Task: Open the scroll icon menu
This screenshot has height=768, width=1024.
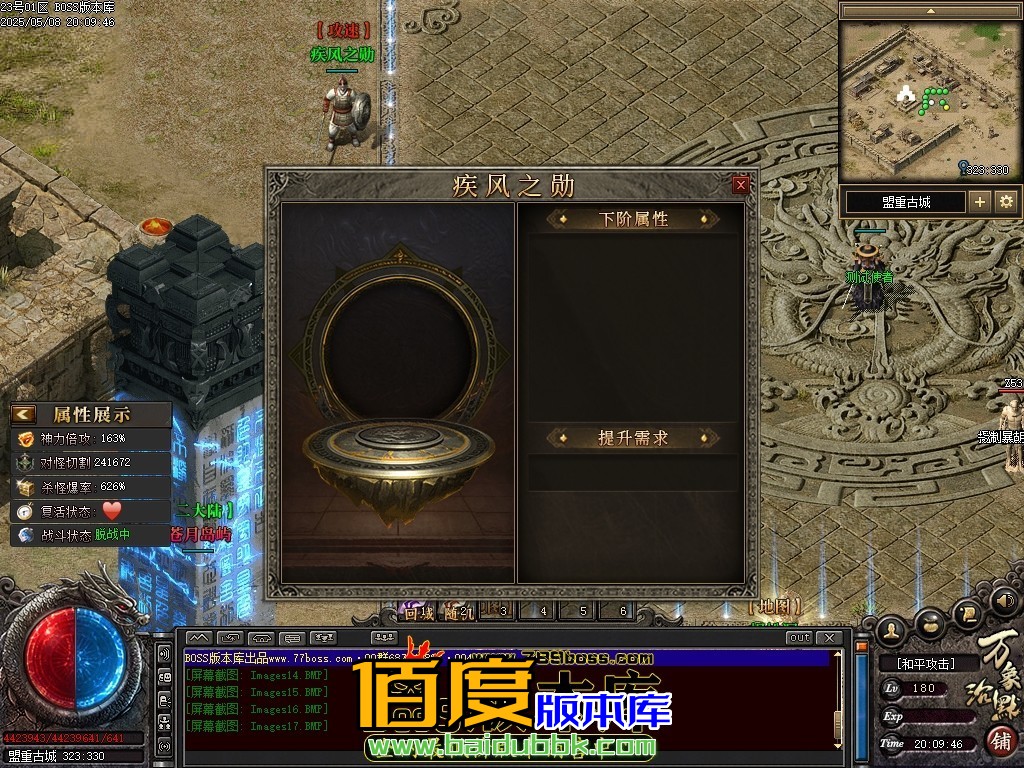Action: (967, 613)
